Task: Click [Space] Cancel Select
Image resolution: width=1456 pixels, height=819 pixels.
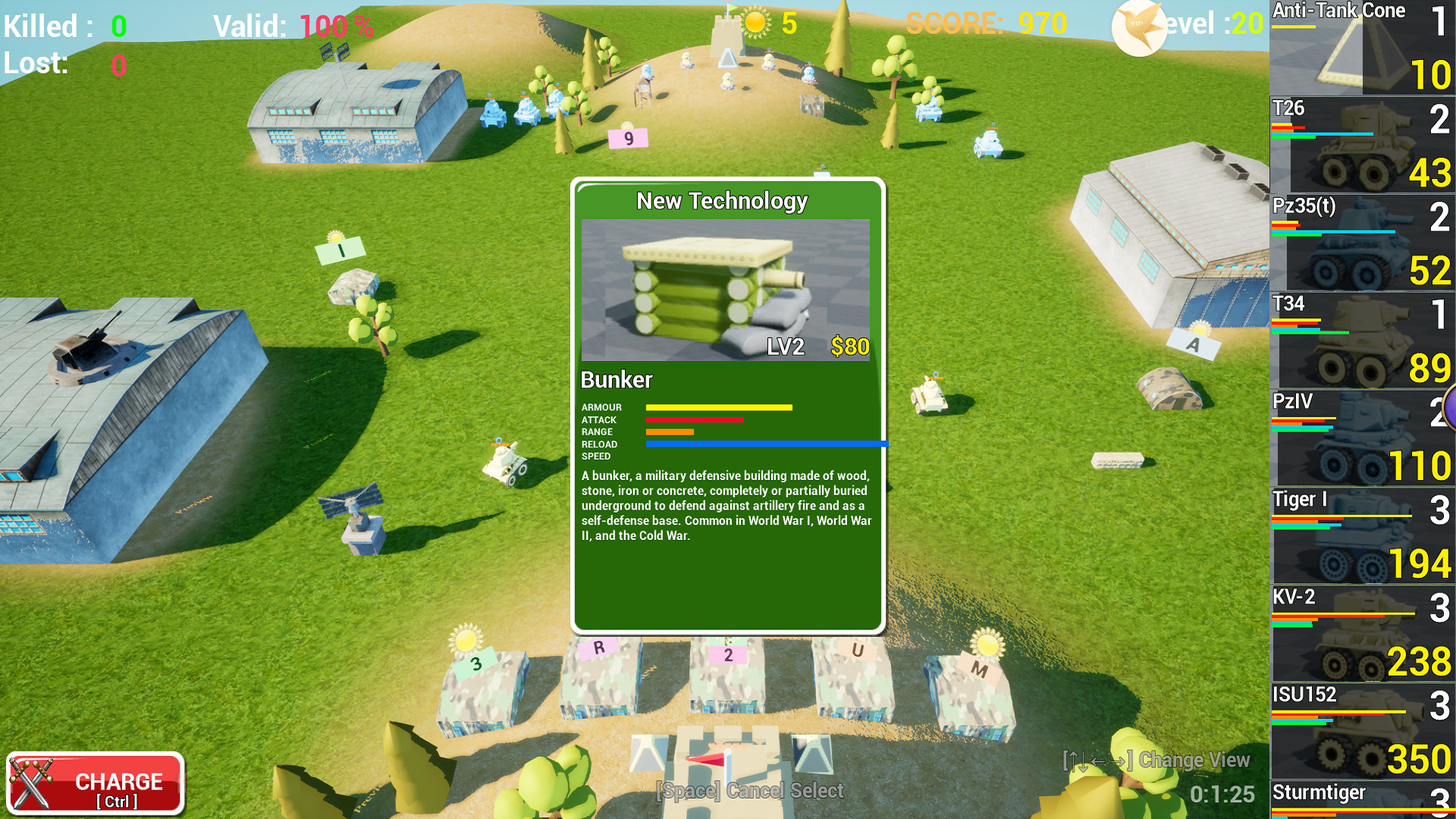Action: 749,791
